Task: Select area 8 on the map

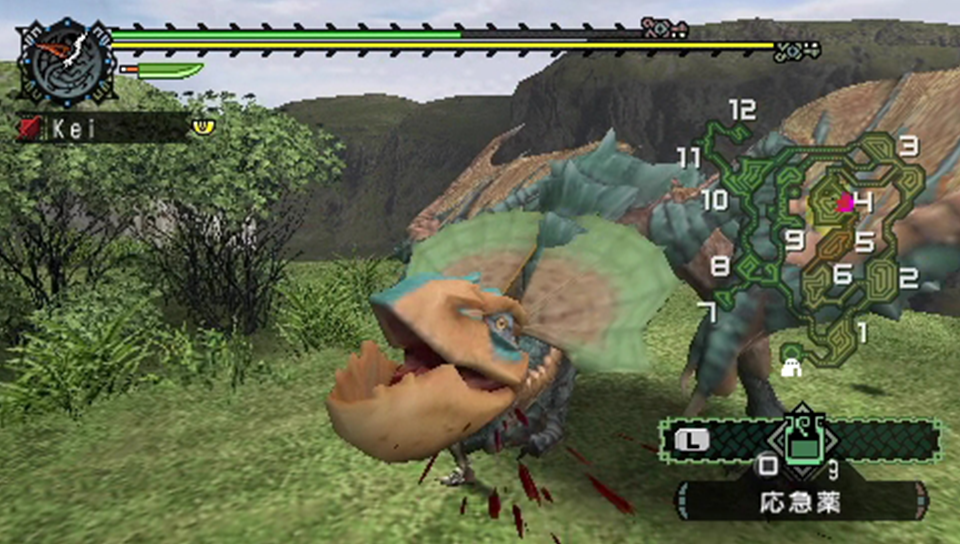Action: pos(720,266)
